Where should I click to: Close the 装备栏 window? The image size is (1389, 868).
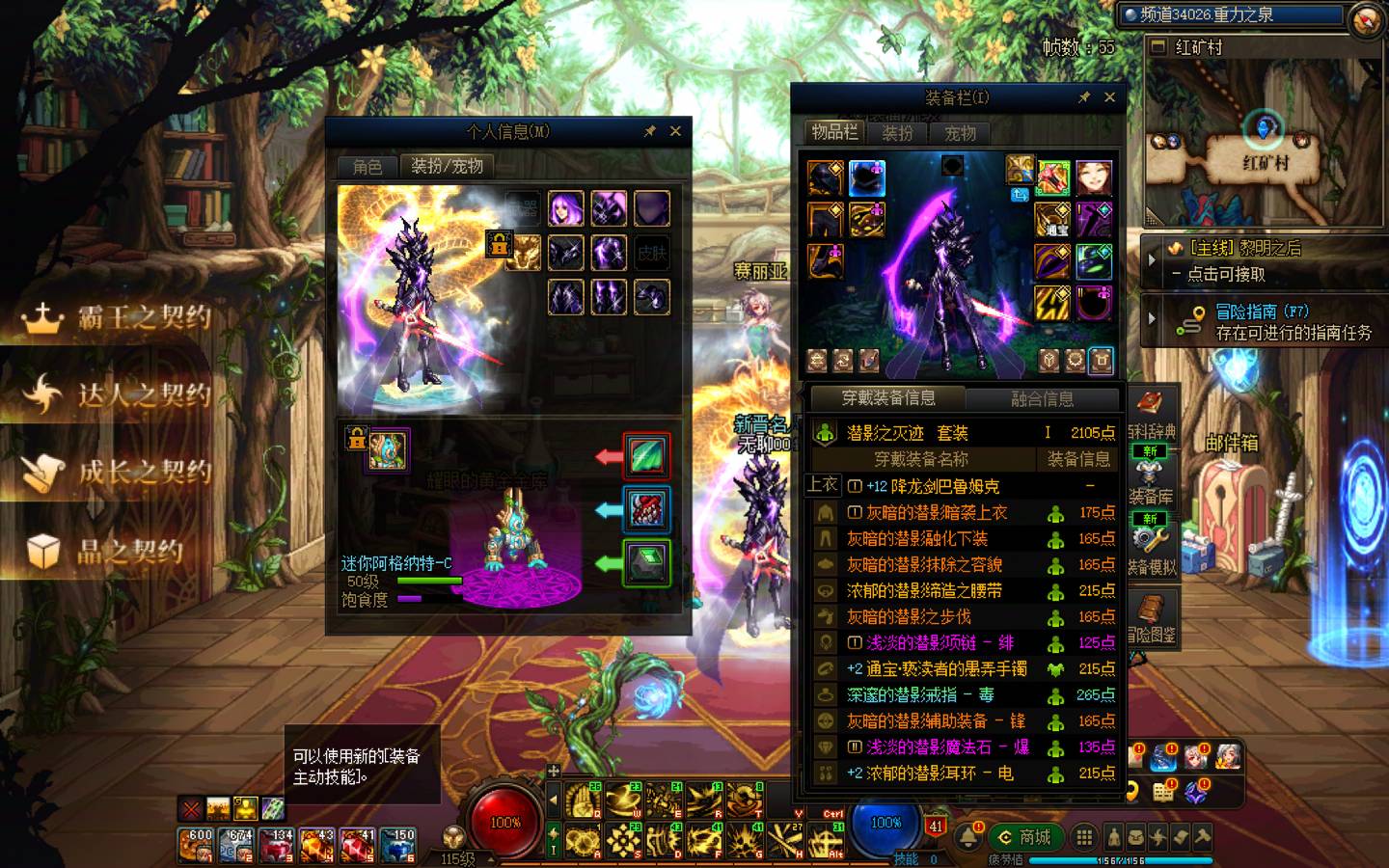click(x=1109, y=97)
